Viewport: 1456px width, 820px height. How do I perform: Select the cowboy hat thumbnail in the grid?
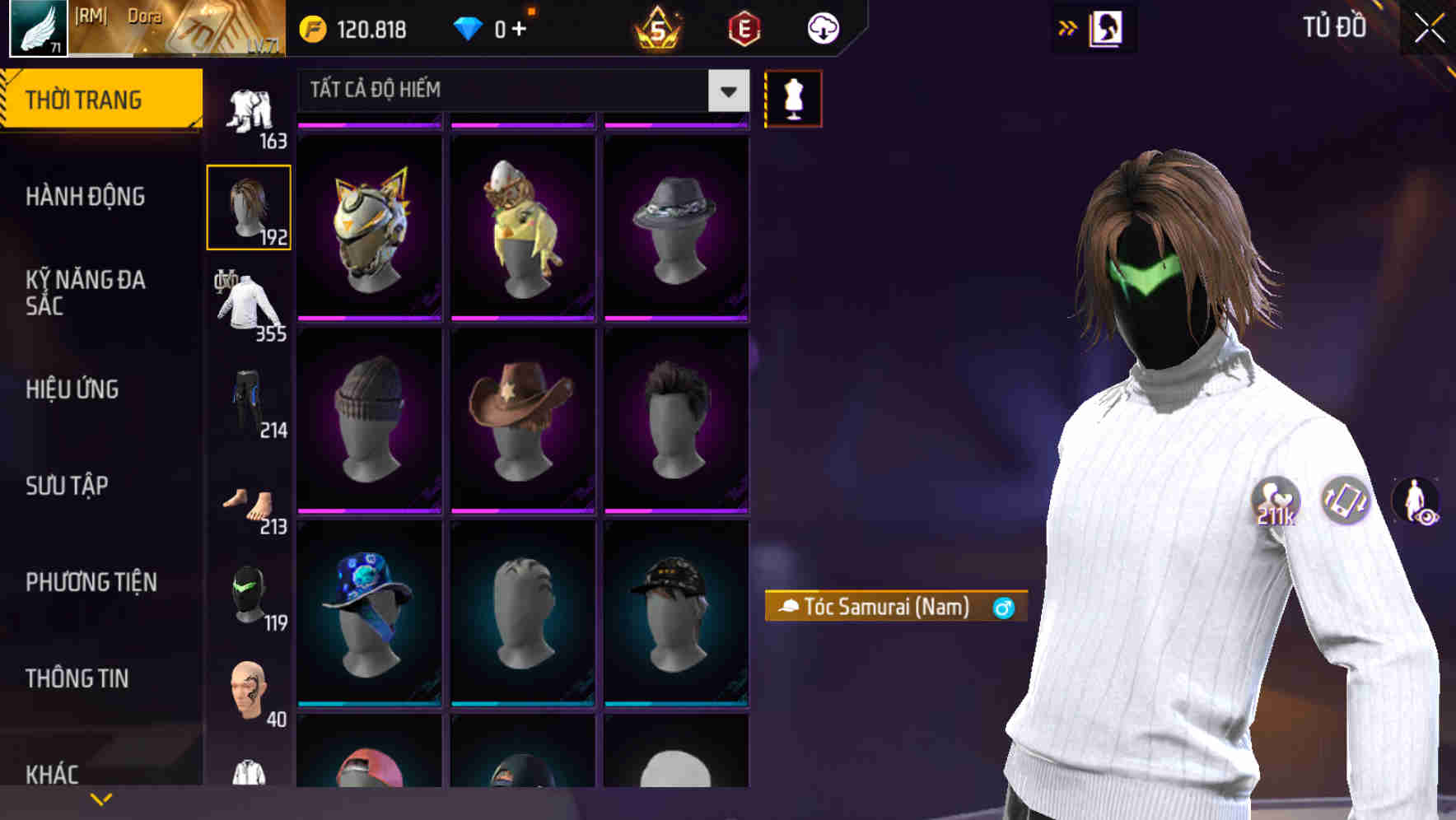tap(522, 420)
